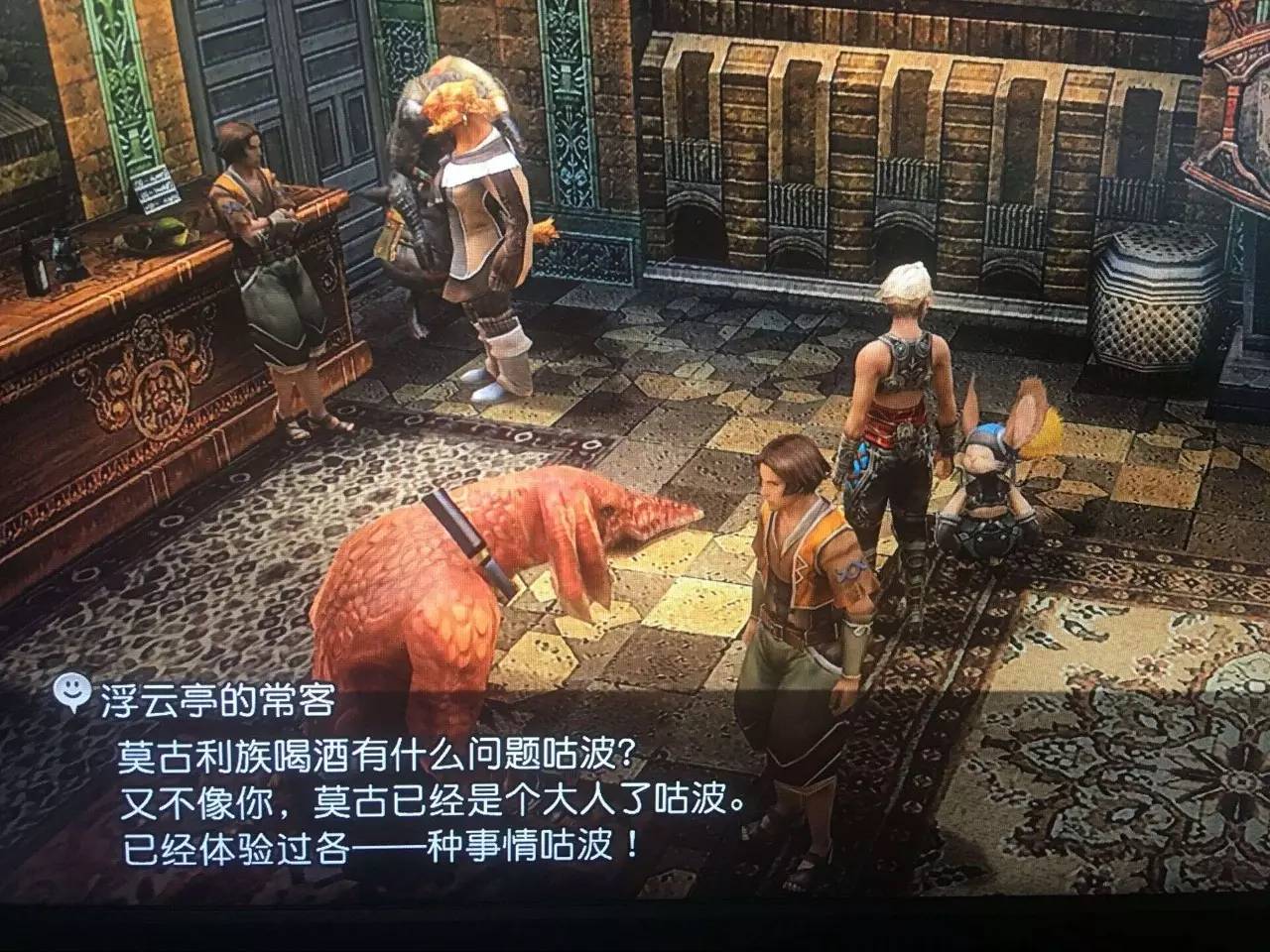The height and width of the screenshot is (952, 1270).
Task: Select the sitting moogle with rabbit ears
Action: (1002, 486)
